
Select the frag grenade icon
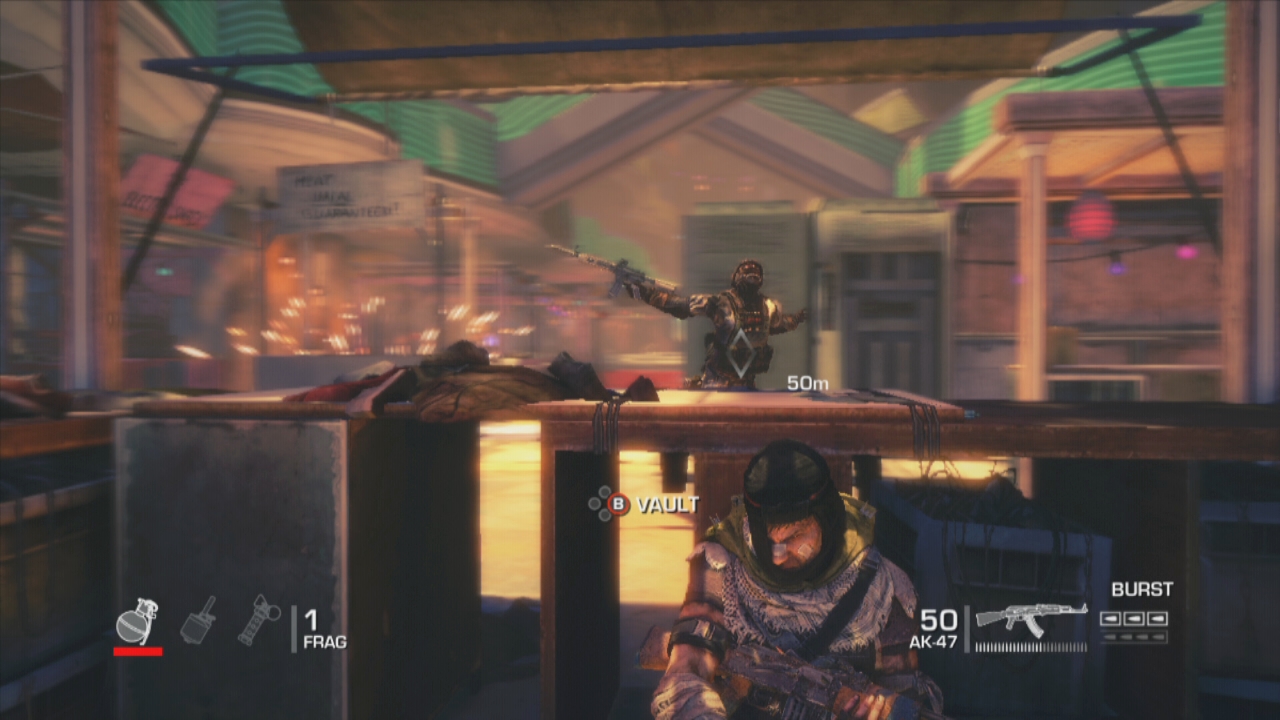tap(137, 622)
